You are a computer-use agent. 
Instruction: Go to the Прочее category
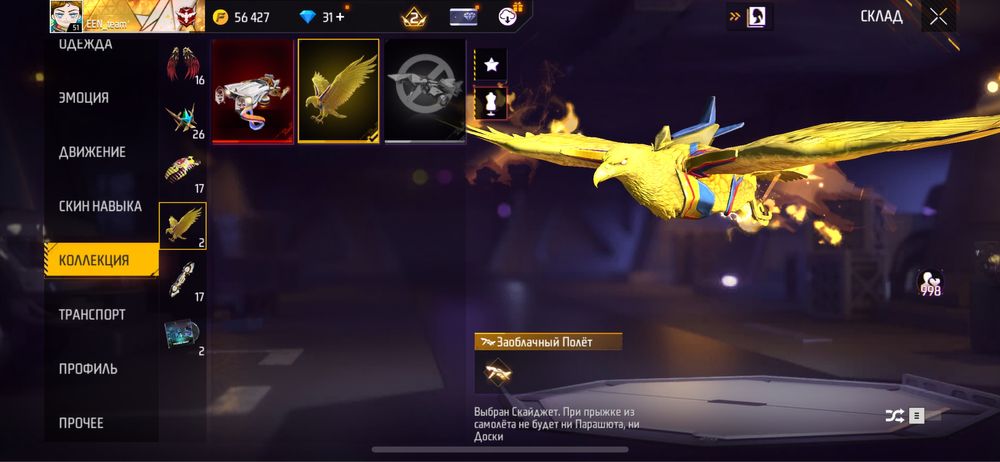81,422
